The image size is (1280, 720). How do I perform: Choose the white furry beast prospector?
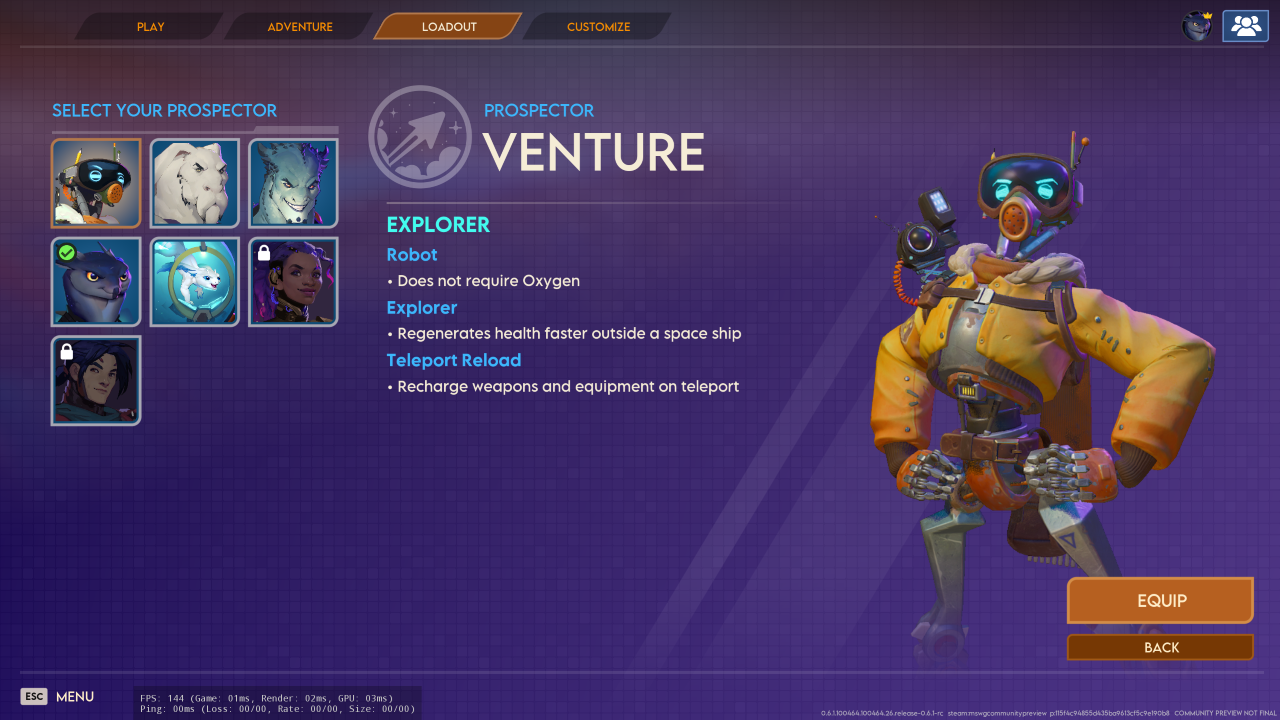click(195, 184)
